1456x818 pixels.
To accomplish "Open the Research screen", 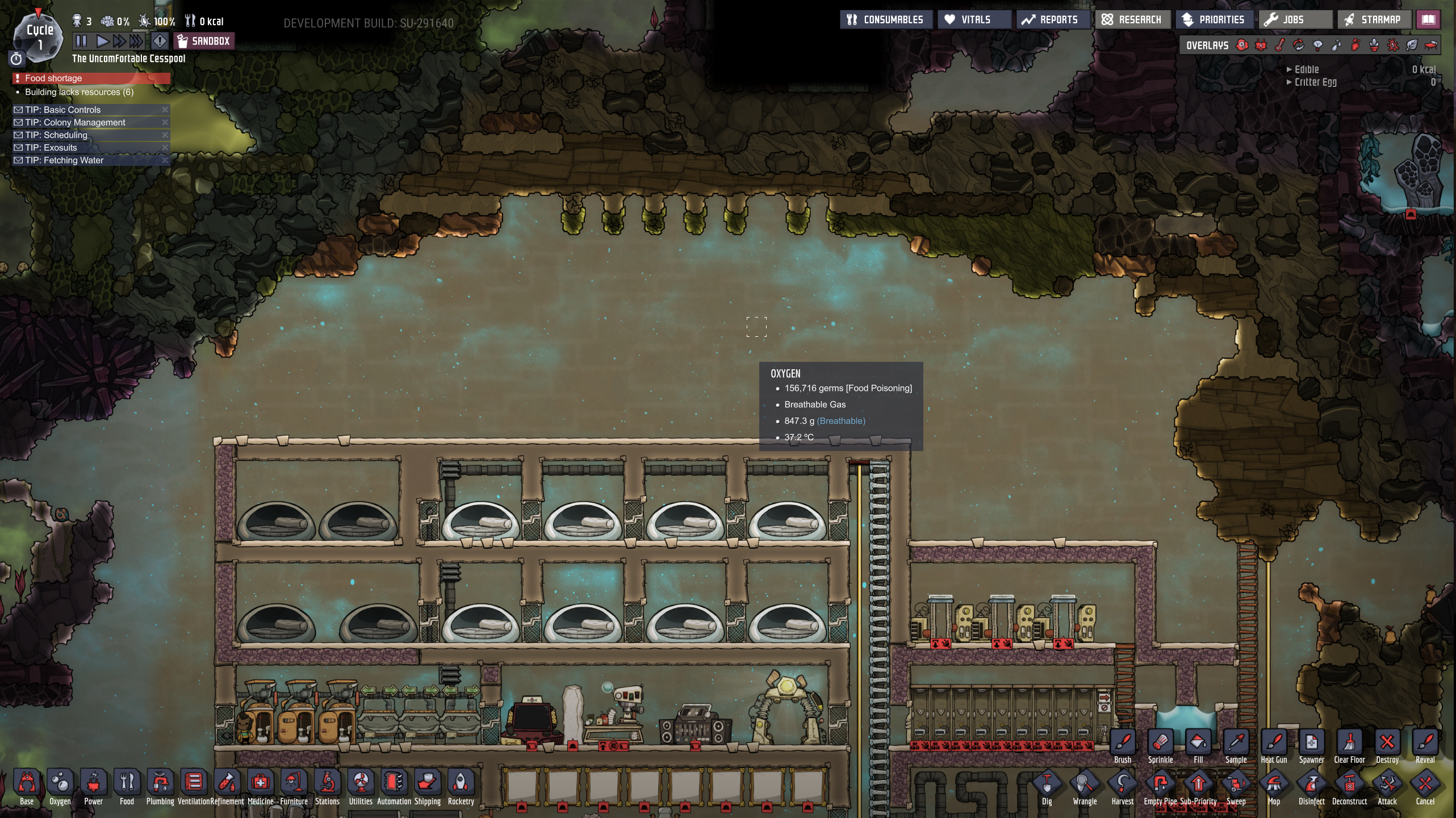I will (x=1133, y=19).
